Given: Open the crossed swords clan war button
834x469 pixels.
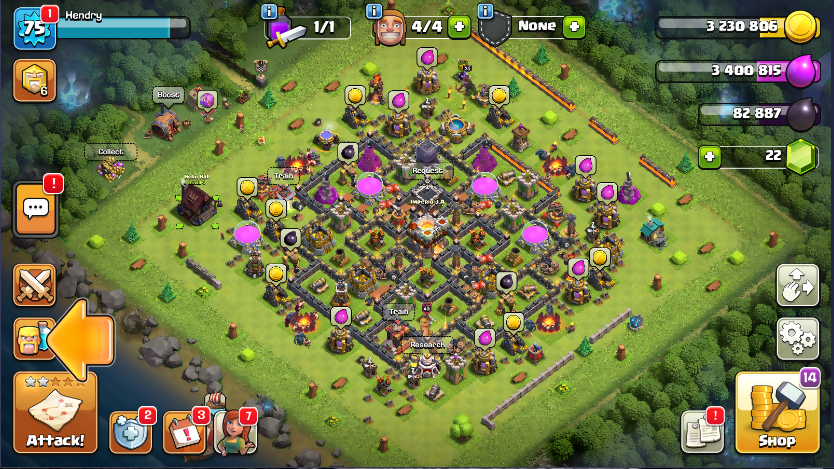Looking at the screenshot, I should (34, 285).
